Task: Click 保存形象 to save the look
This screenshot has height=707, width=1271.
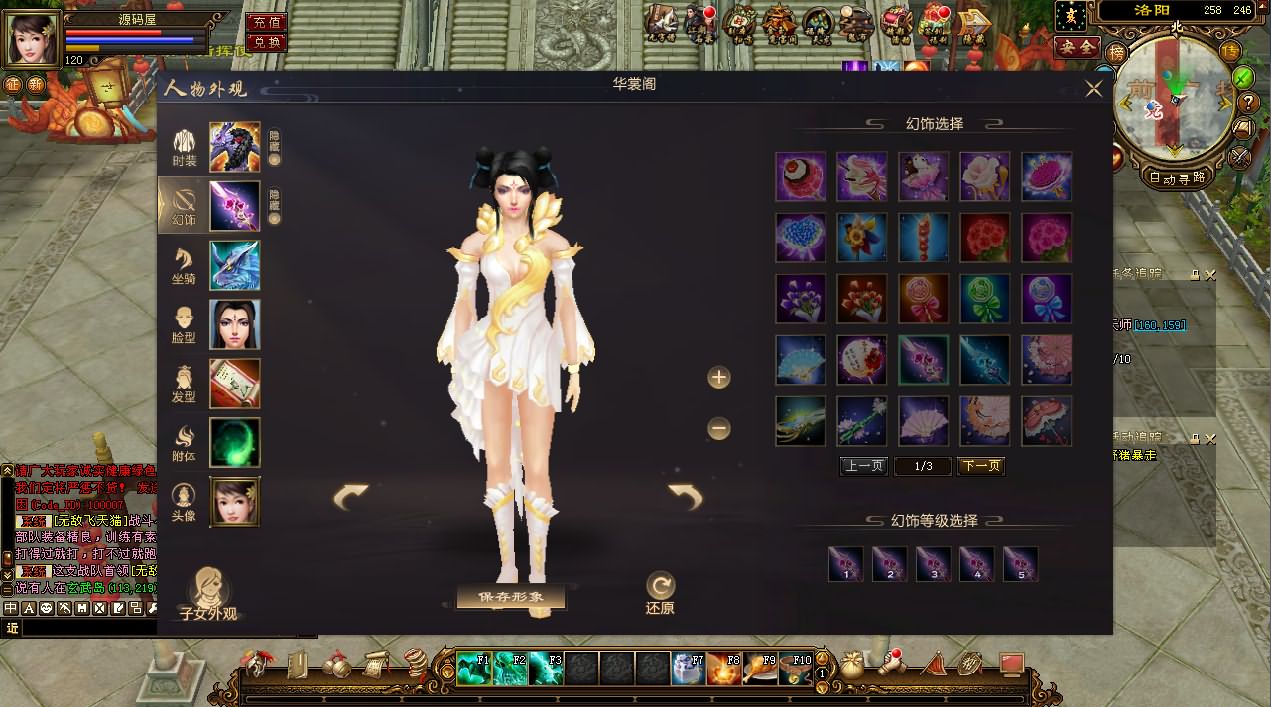Action: [x=511, y=597]
